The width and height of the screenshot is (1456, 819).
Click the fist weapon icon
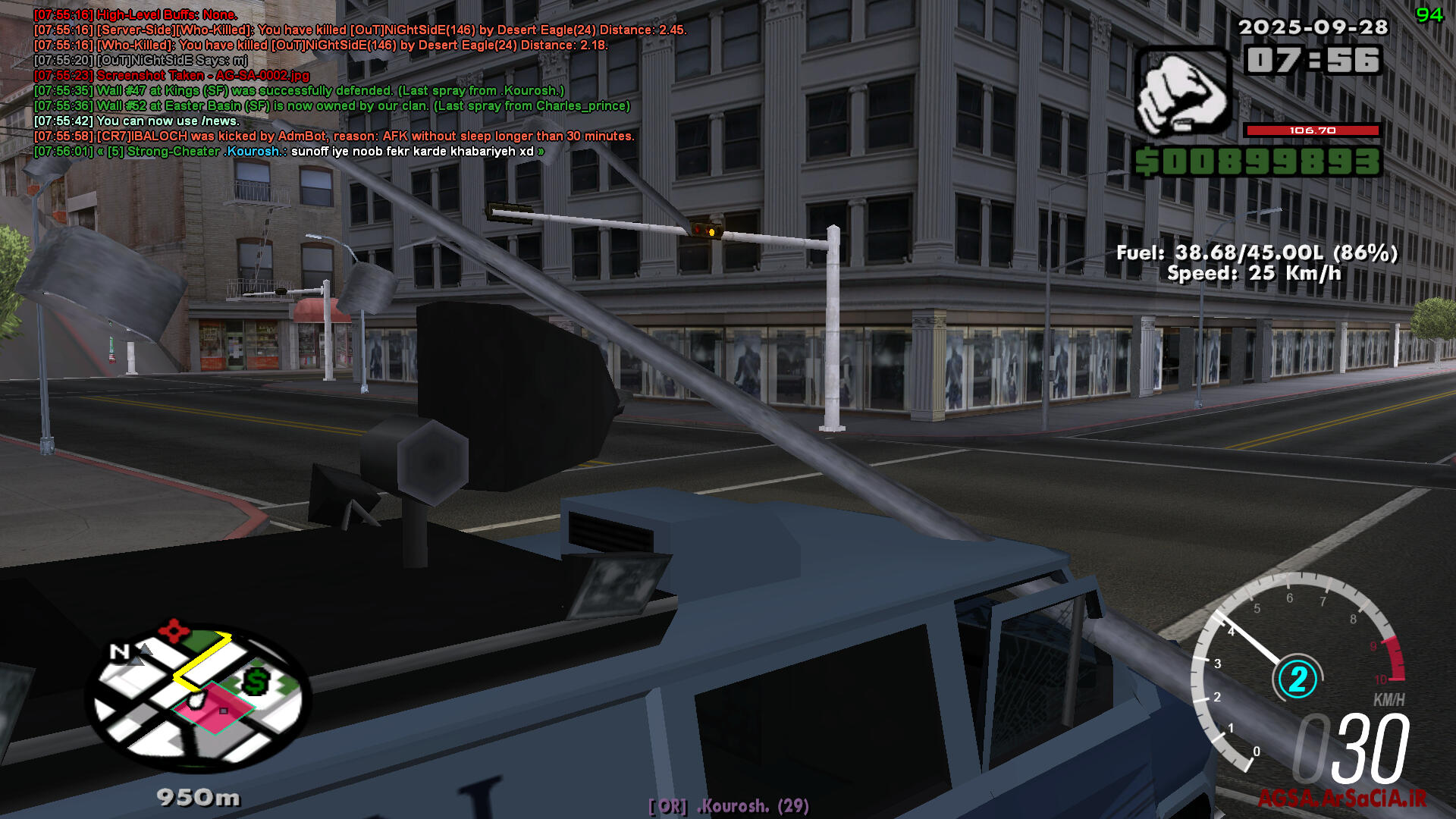[x=1182, y=93]
